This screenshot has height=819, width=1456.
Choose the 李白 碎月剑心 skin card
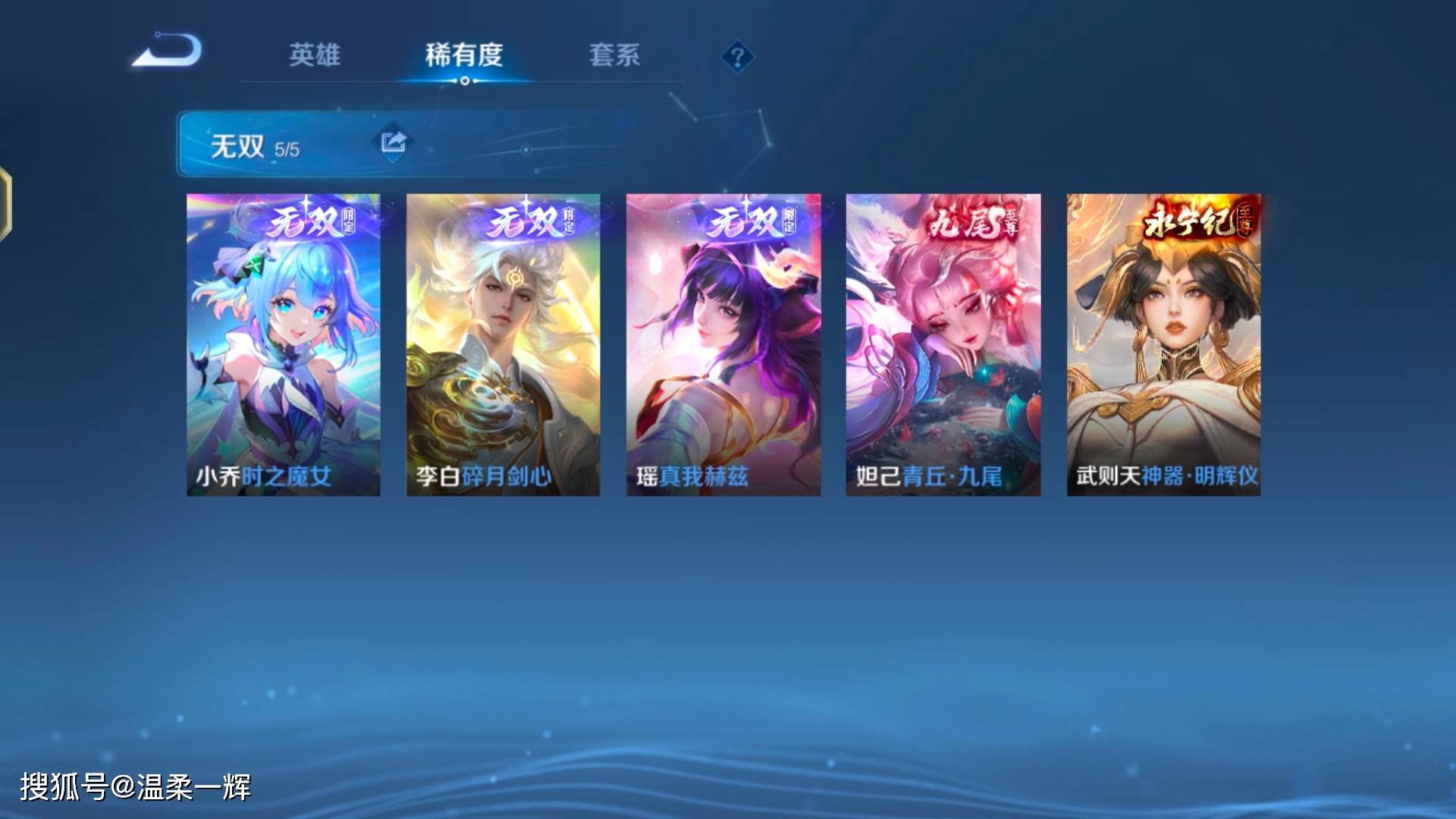pos(503,345)
